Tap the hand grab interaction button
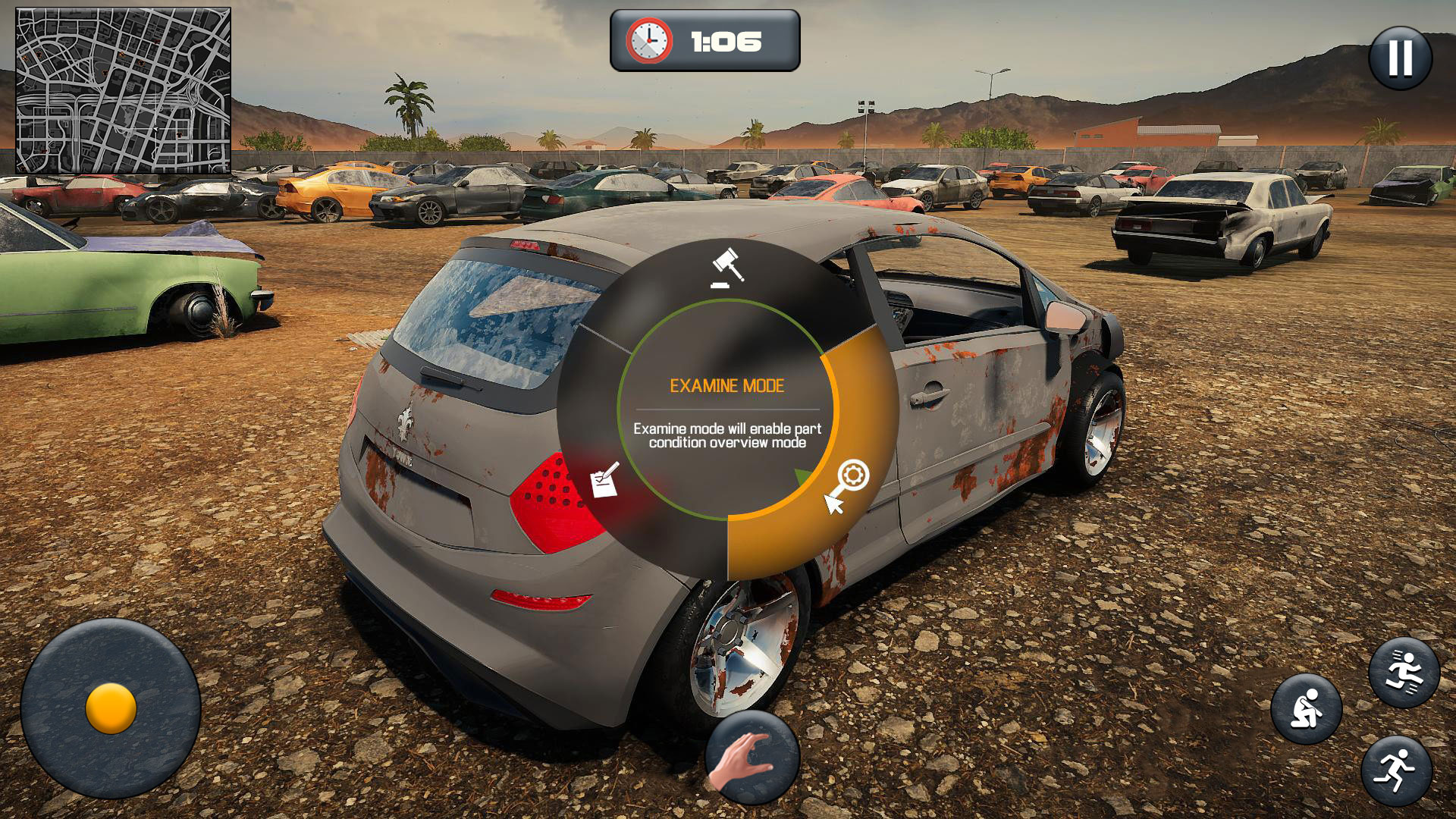The image size is (1456, 819). [x=752, y=757]
